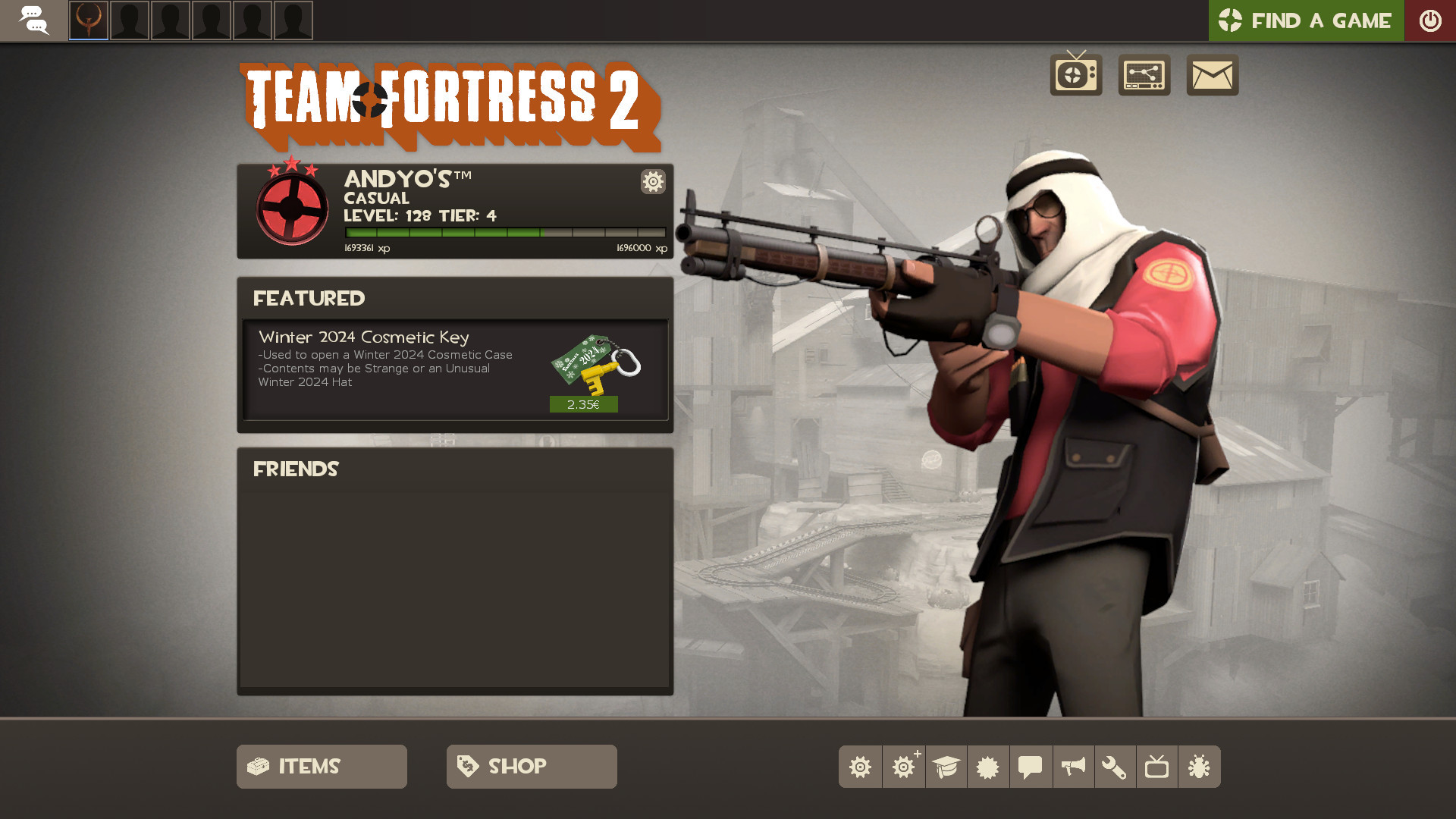Viewport: 1456px width, 819px height.
Task: Open badge settings gear beside ANDYO'S
Action: 652,182
